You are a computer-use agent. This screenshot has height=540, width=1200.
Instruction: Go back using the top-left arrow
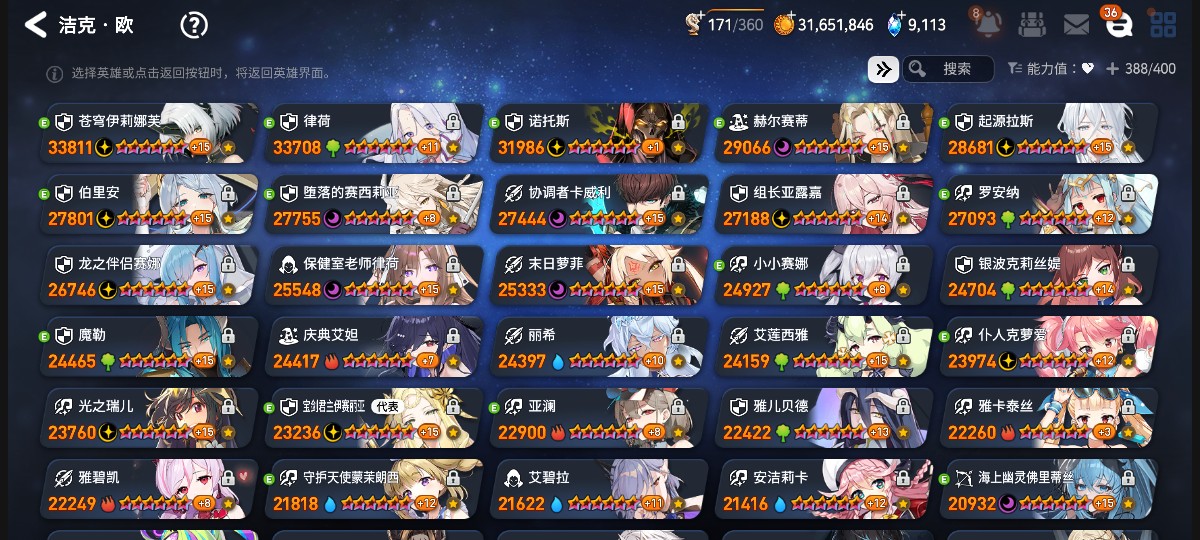coord(36,25)
